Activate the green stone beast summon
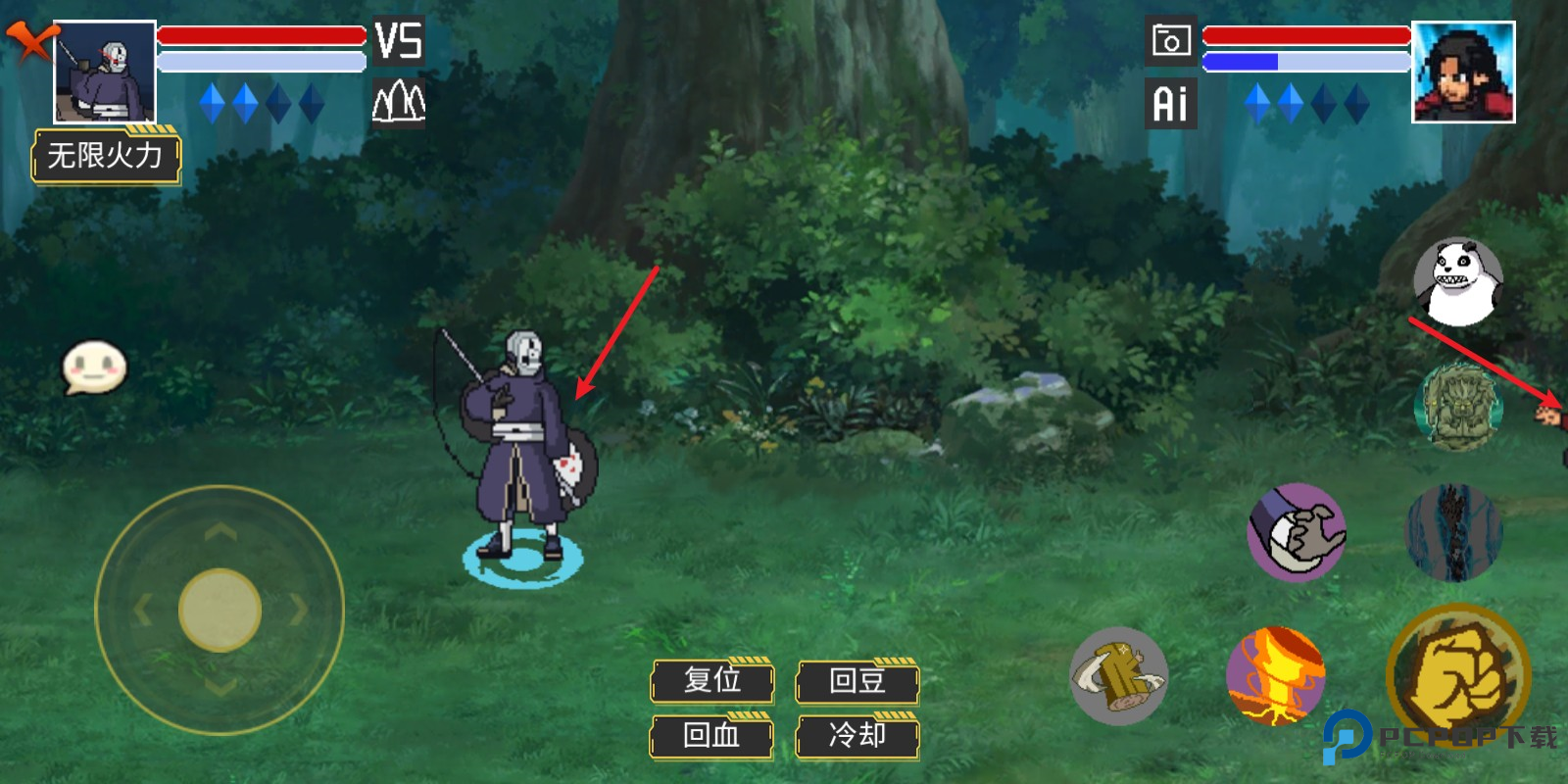Screen dimensions: 1568x784 click(x=1458, y=407)
